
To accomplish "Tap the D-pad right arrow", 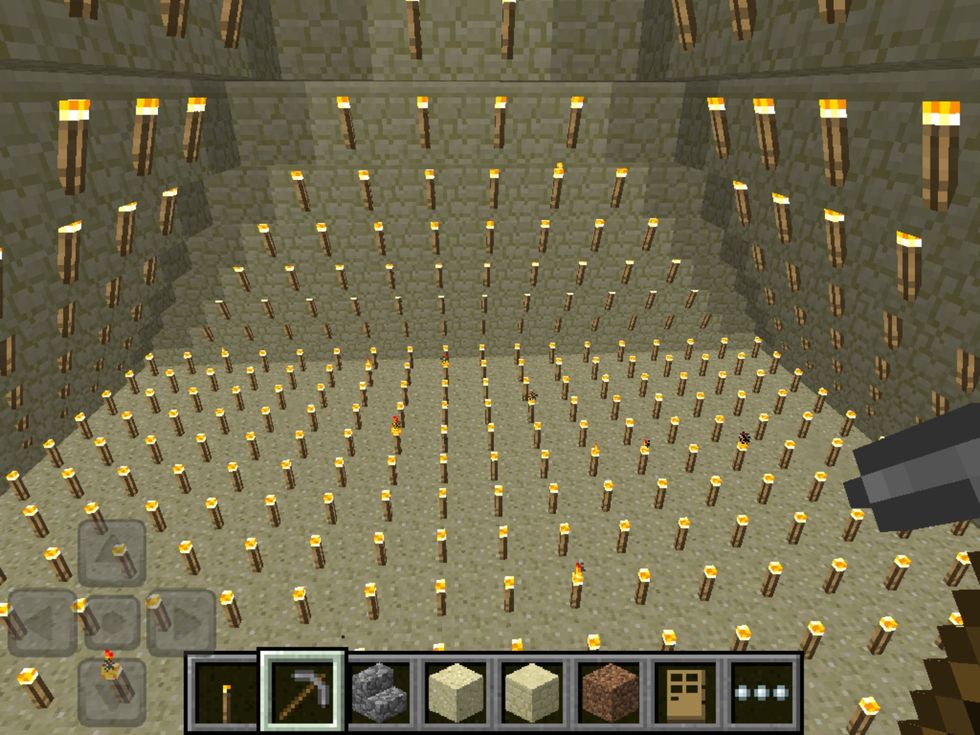I will point(181,622).
